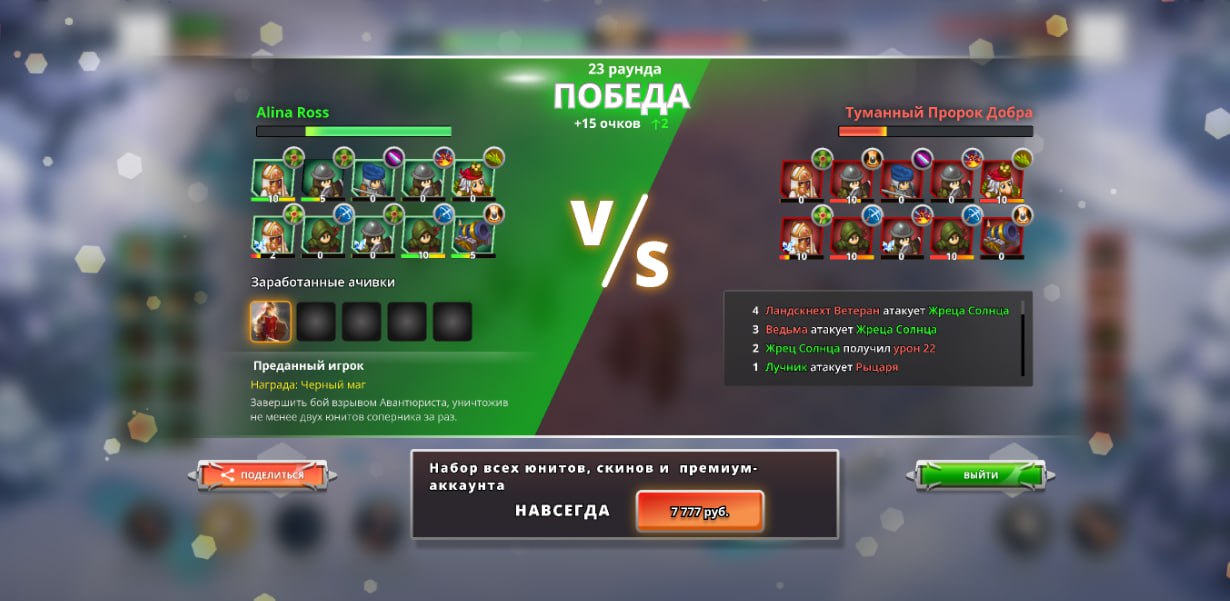The width and height of the screenshot is (1230, 601).
Task: Select Alina Ross's blue-hat swordsman portrait
Action: (x=371, y=180)
